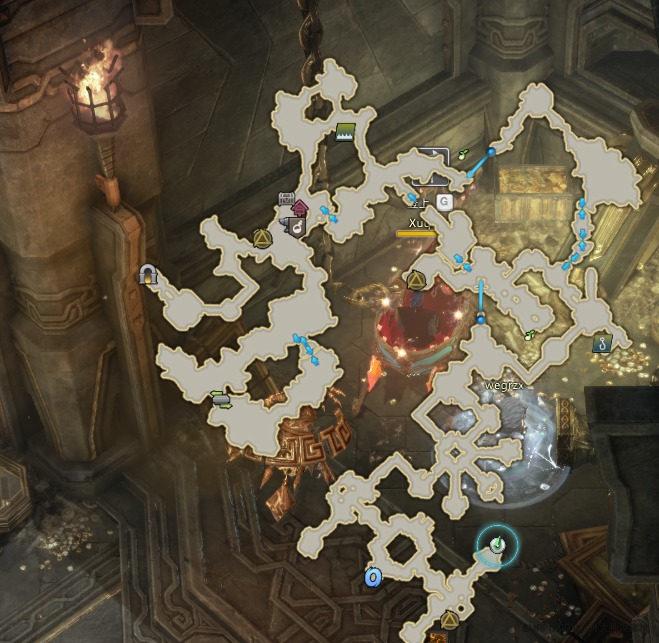
Task: Select the blue ring portal marker
Action: click(373, 577)
